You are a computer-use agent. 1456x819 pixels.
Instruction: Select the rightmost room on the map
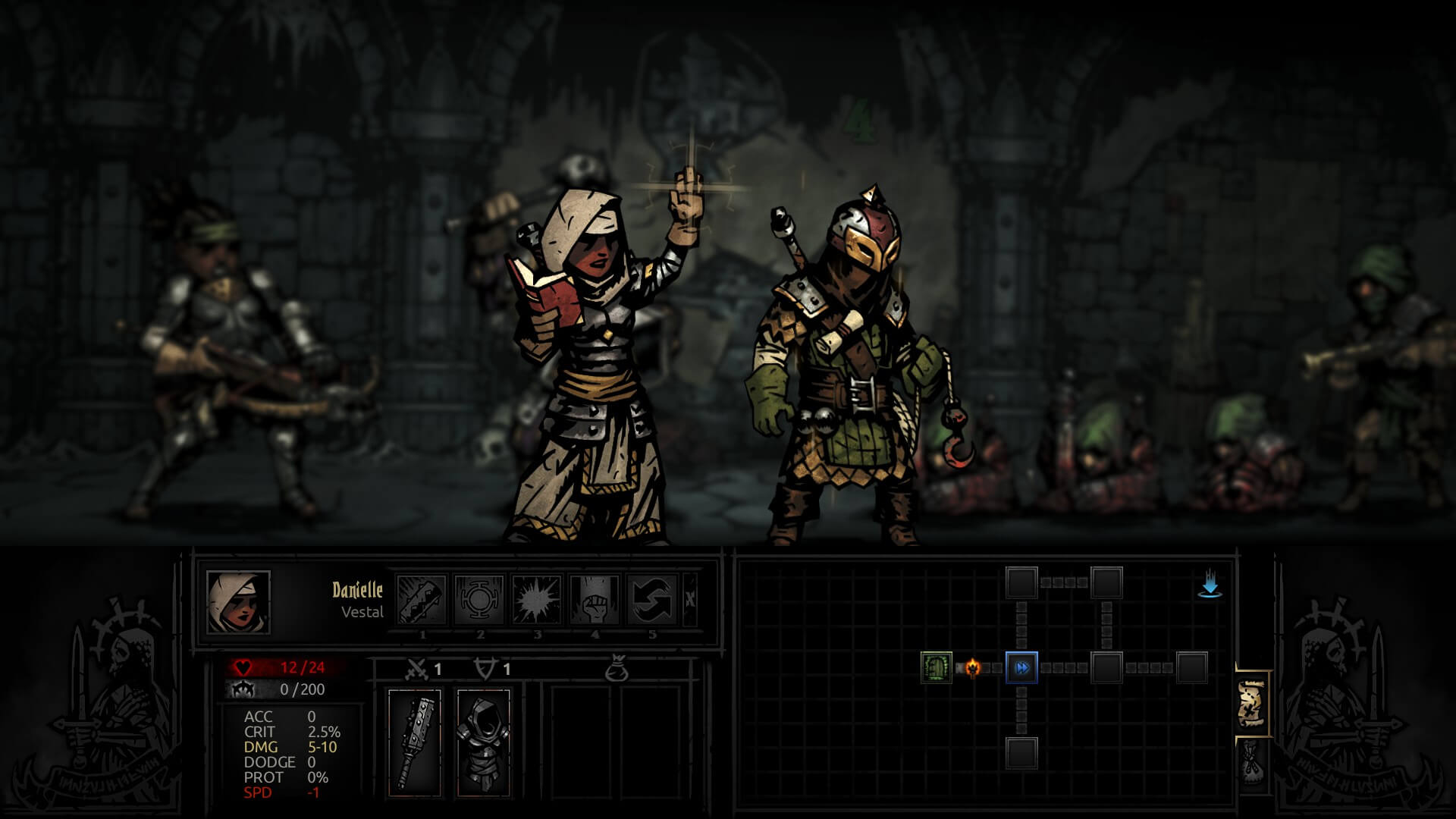click(1191, 667)
